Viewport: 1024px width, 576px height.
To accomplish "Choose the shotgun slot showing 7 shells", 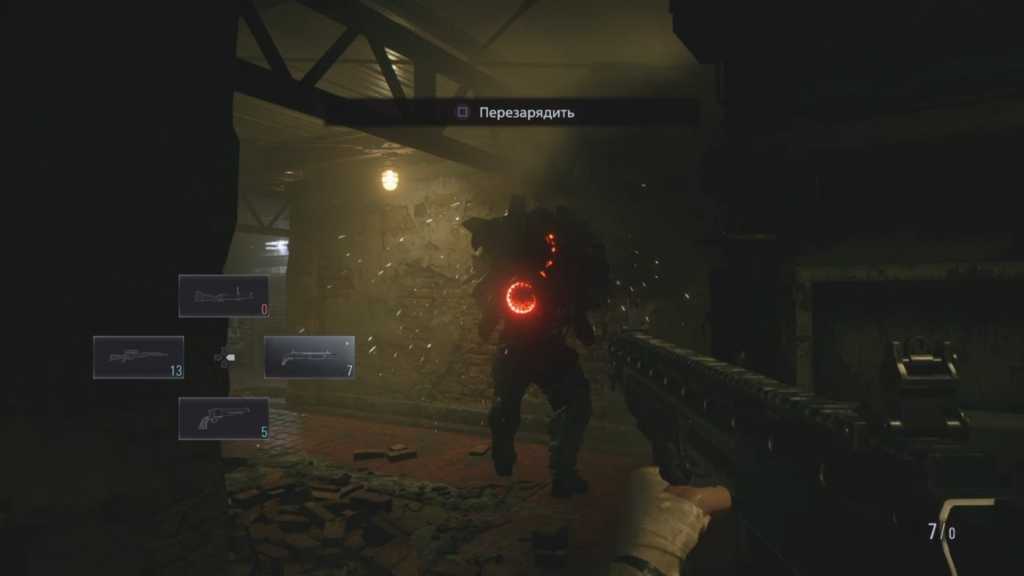I will [309, 357].
